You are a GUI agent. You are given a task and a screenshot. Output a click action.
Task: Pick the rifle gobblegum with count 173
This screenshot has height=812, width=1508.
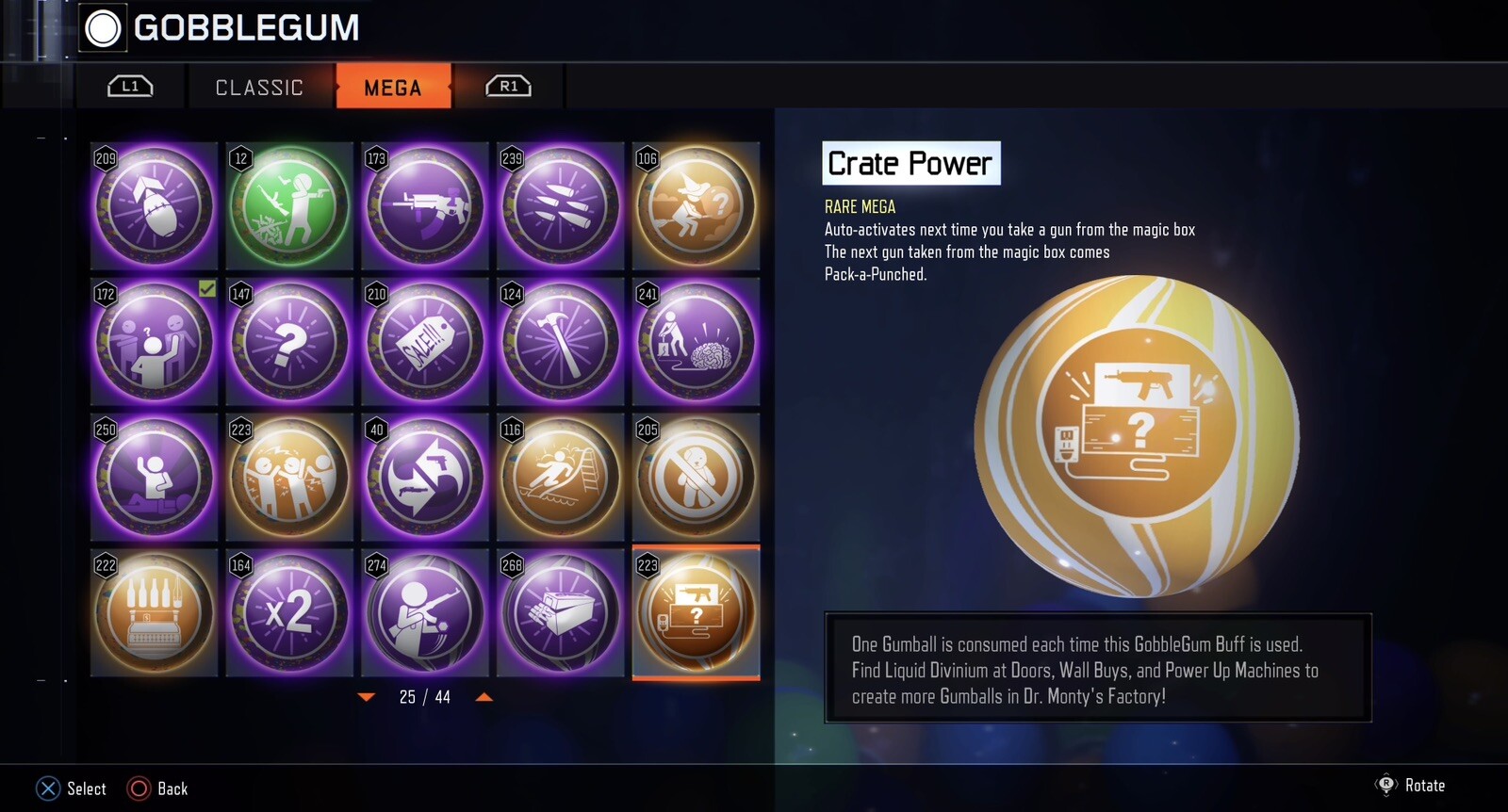click(x=425, y=206)
